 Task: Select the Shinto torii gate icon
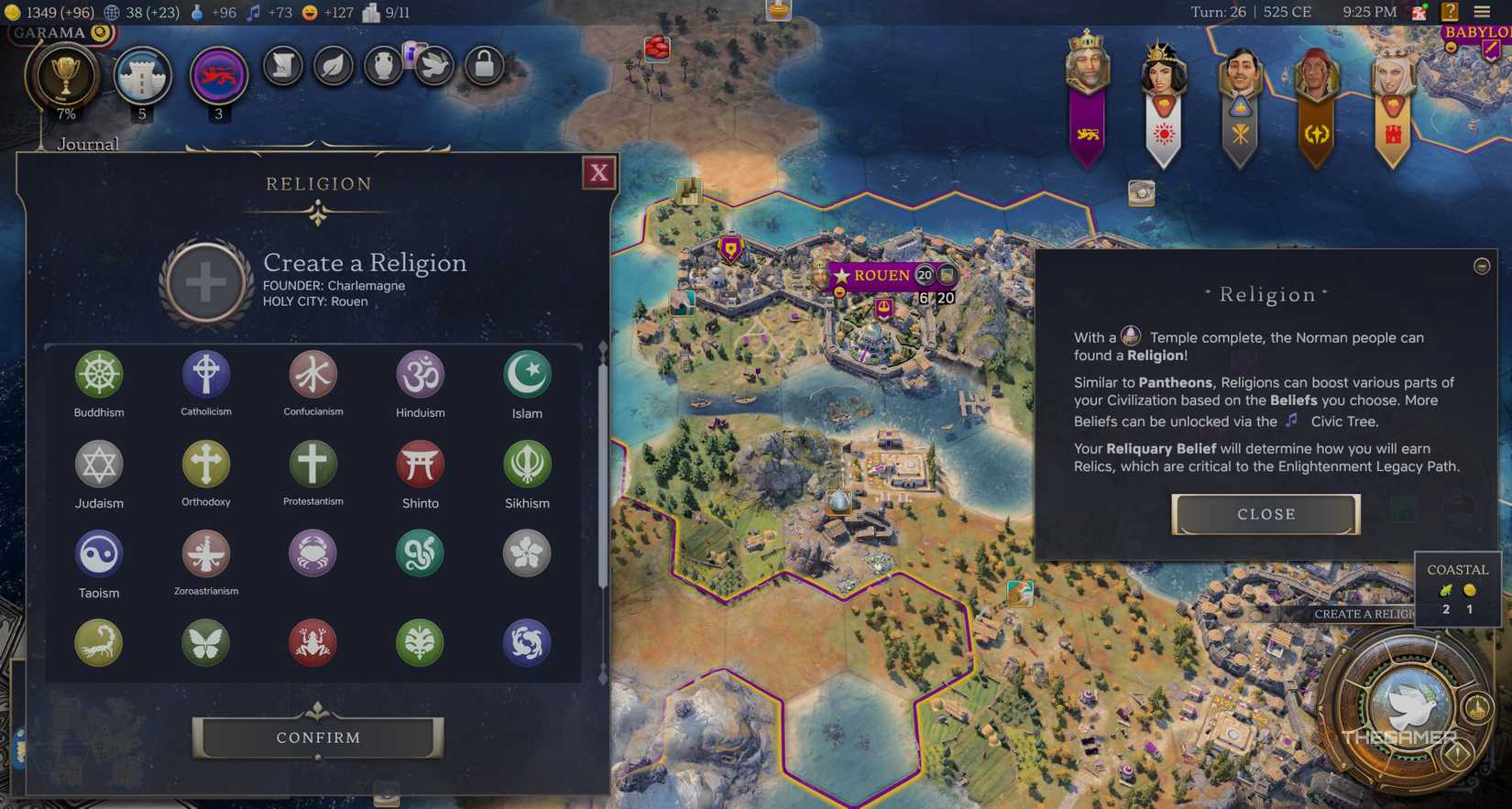[420, 463]
